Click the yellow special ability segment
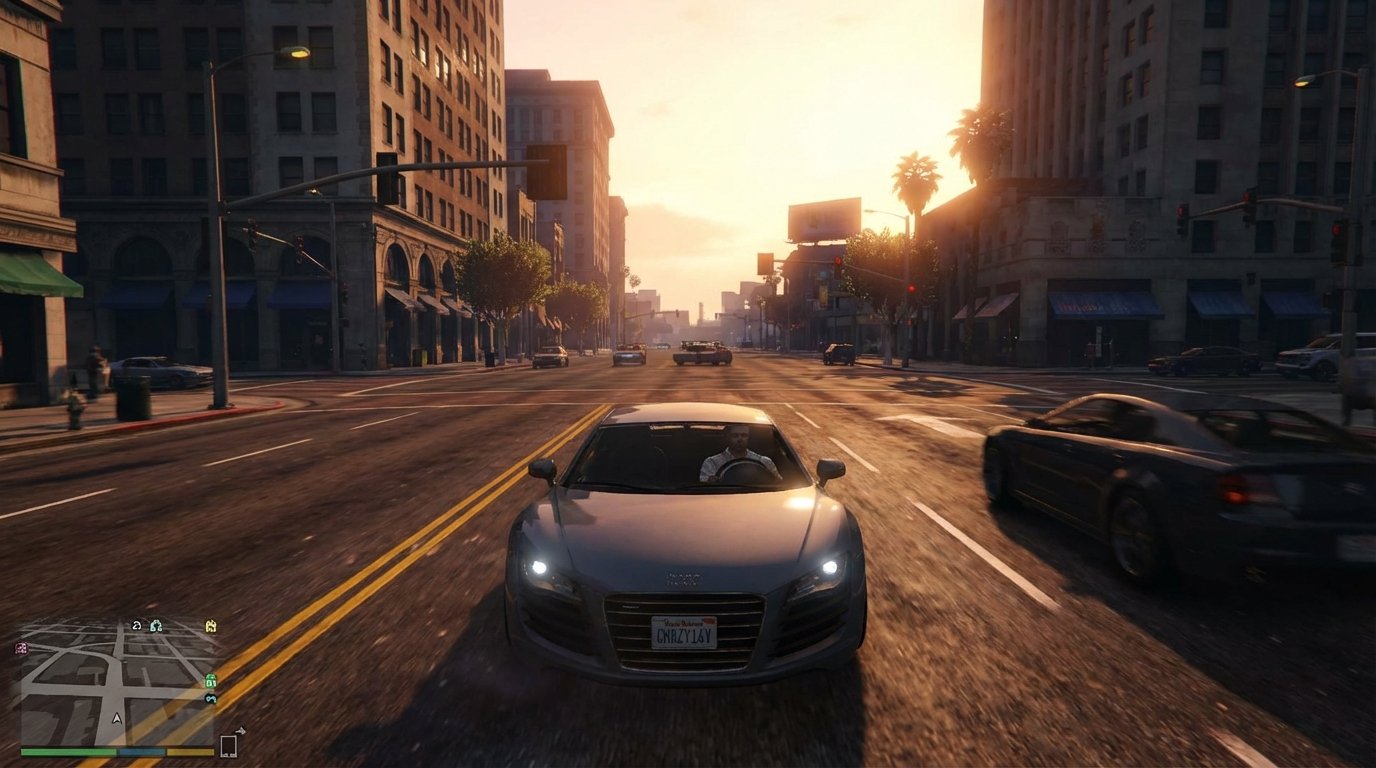Image resolution: width=1376 pixels, height=768 pixels. pyautogui.click(x=190, y=751)
